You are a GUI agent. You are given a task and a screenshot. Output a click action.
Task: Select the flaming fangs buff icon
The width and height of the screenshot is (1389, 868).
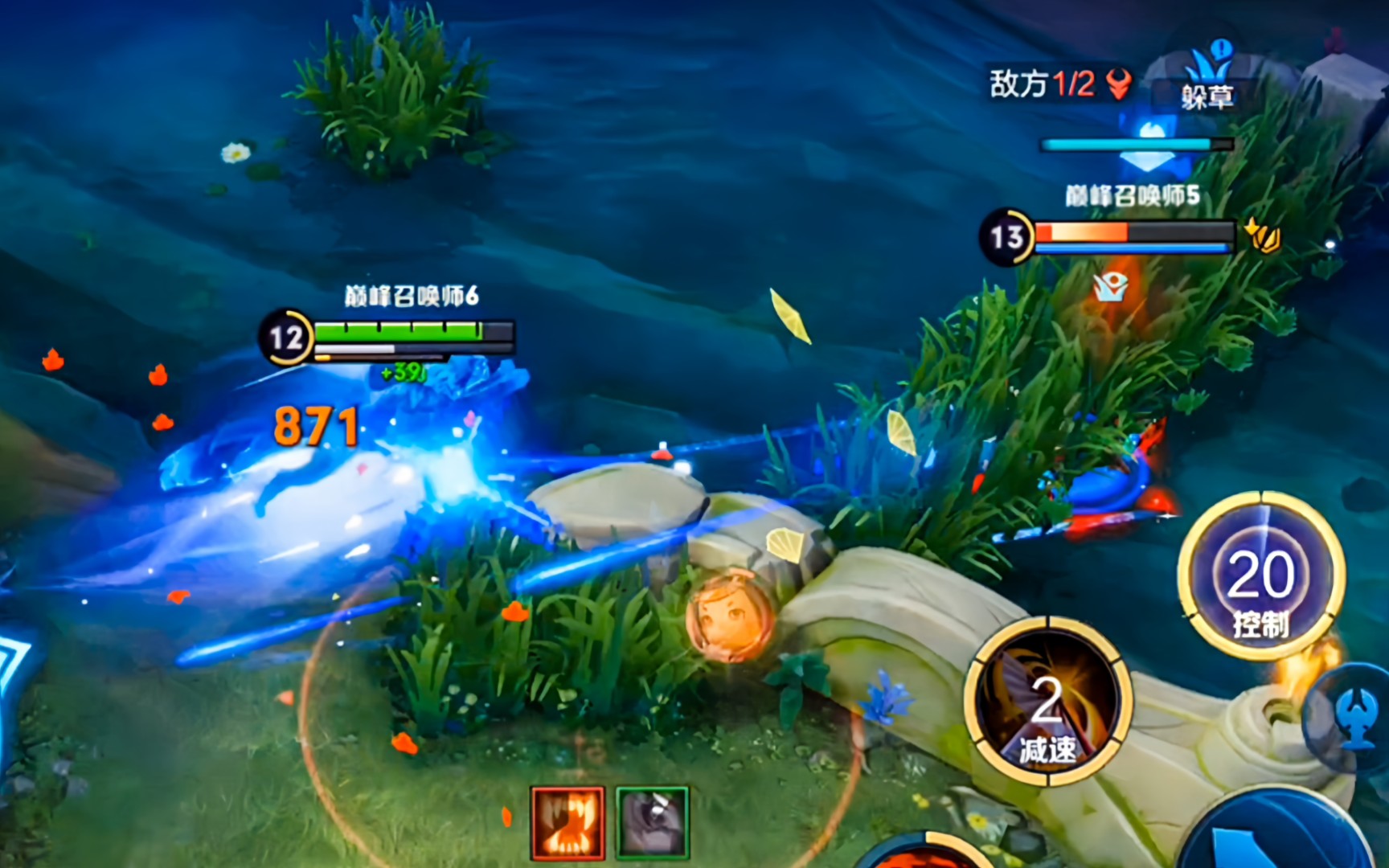pyautogui.click(x=567, y=822)
